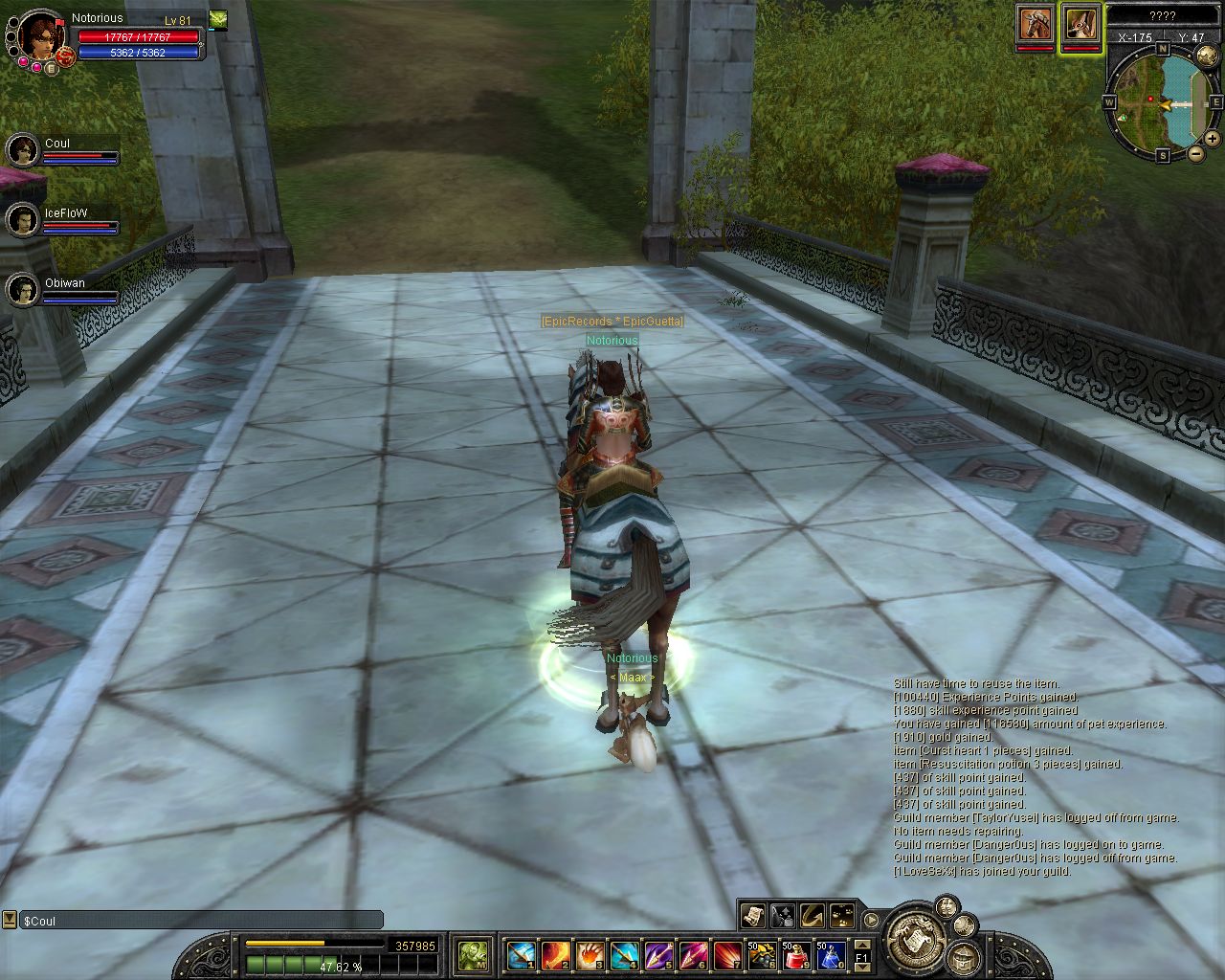Click the paw prints action icon

pyautogui.click(x=842, y=915)
